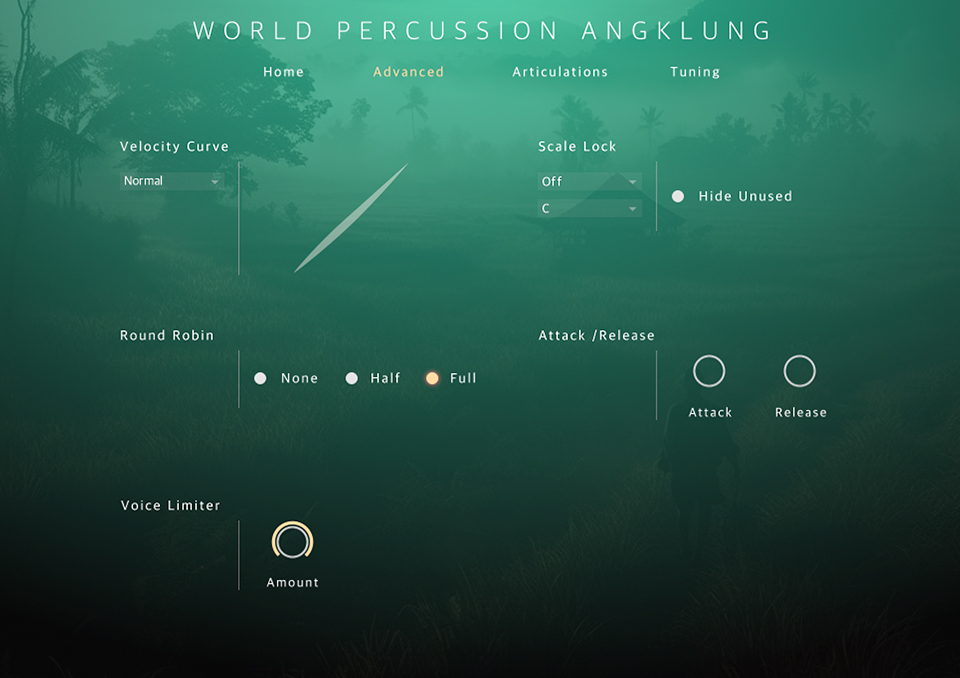Select None for Round Robin
Viewport: 960px width, 678px height.
coord(261,378)
